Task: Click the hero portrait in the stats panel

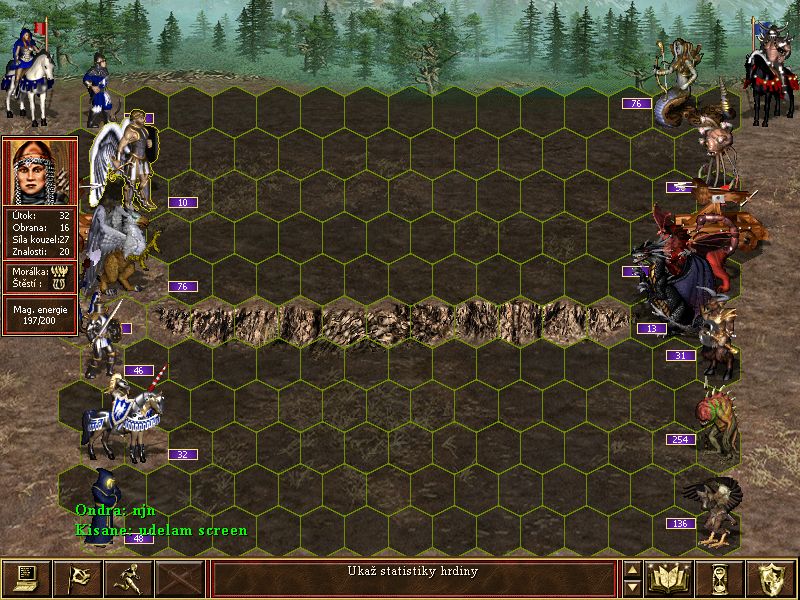Action: point(39,171)
